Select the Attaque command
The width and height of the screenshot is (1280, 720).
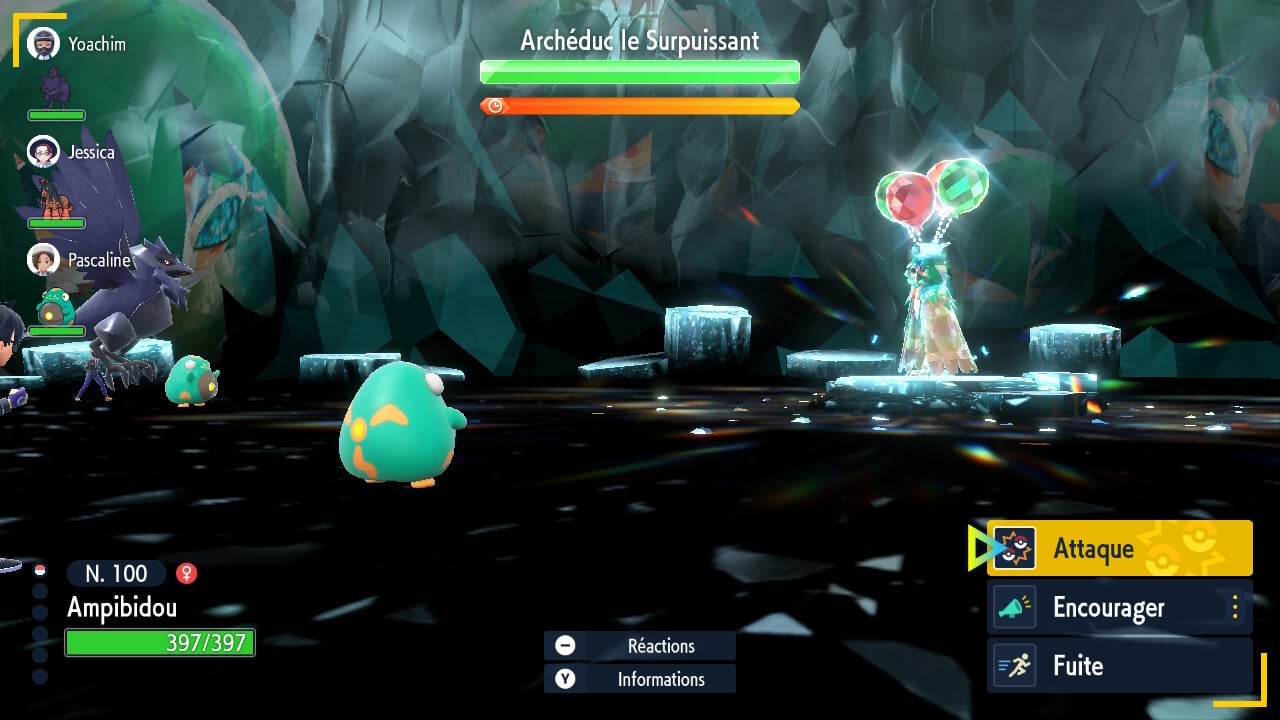click(x=1118, y=548)
